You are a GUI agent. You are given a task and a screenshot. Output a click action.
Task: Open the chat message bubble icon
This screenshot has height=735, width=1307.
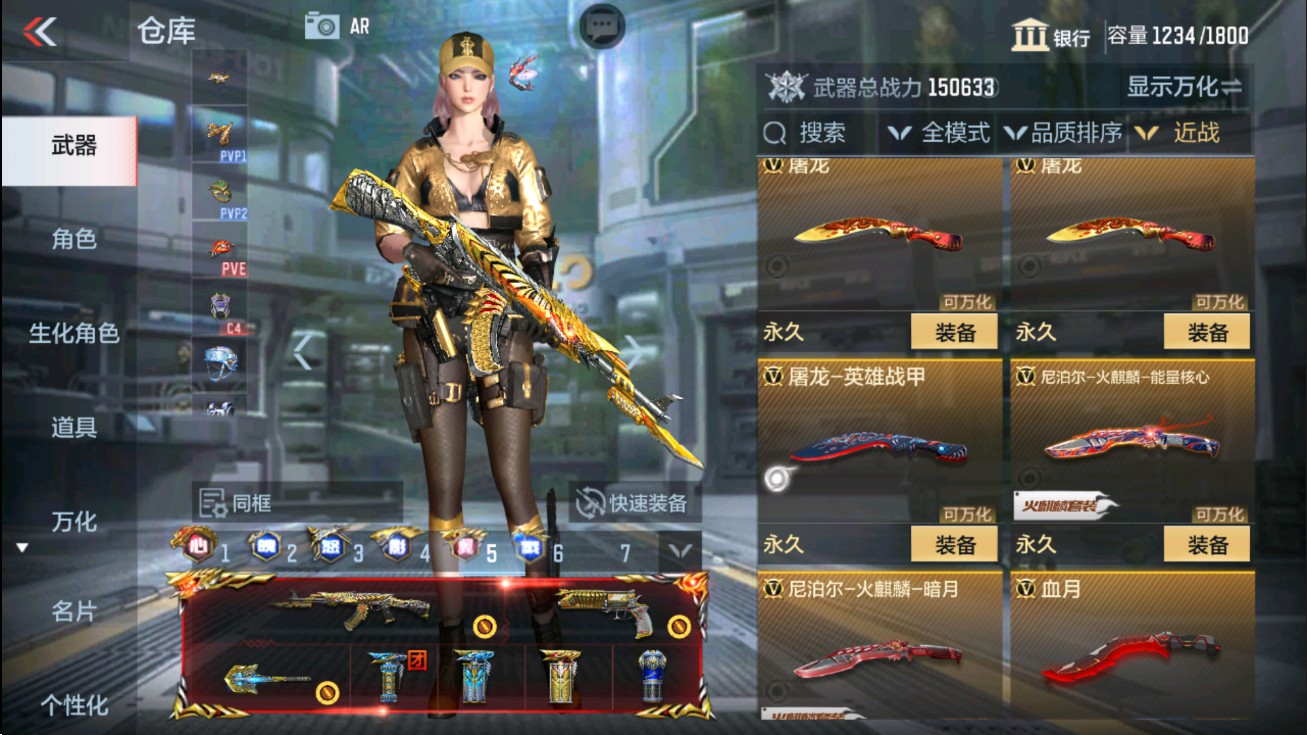(x=602, y=23)
